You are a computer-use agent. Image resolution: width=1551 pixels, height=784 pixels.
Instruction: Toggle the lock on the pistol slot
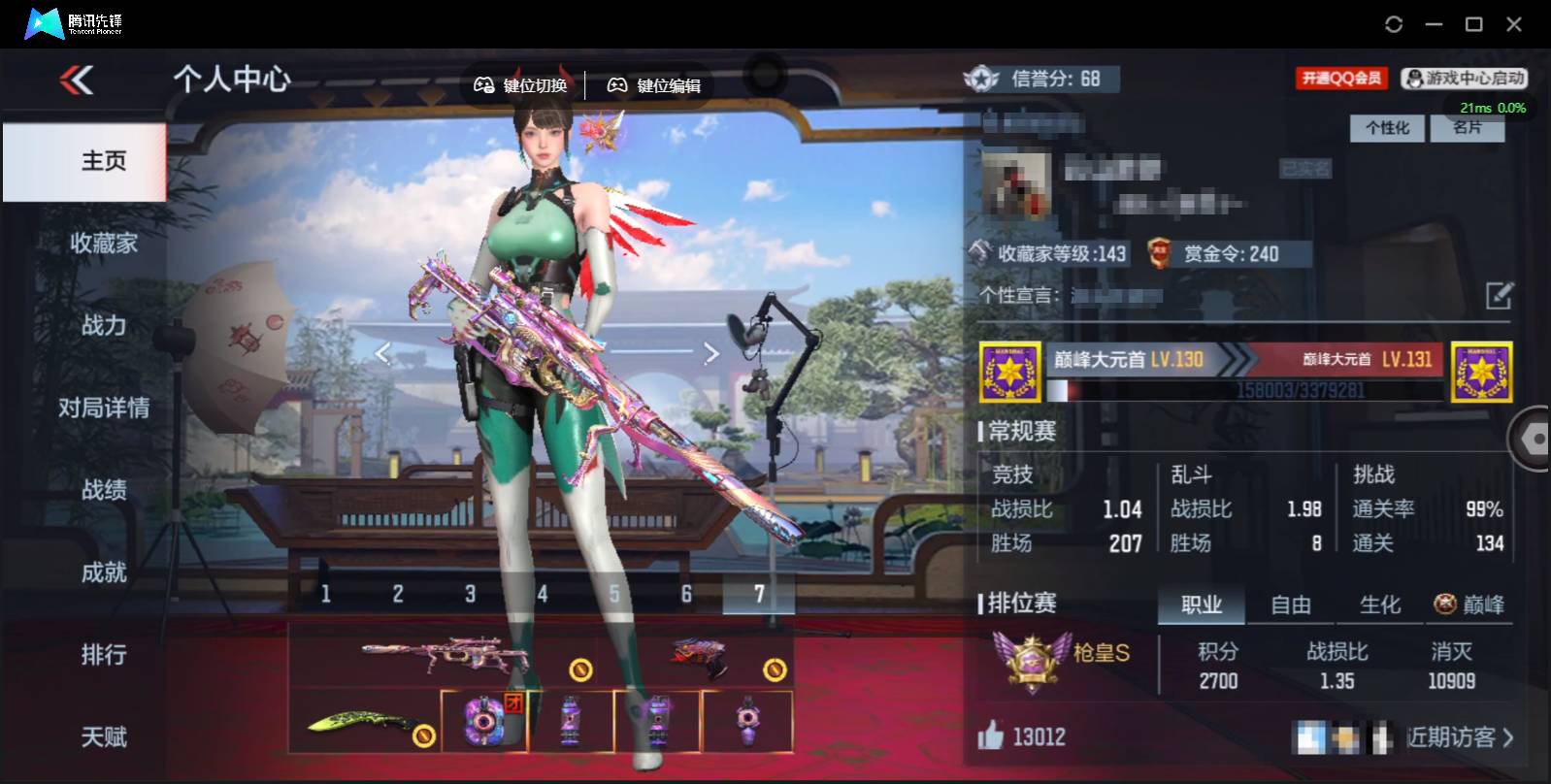point(774,670)
